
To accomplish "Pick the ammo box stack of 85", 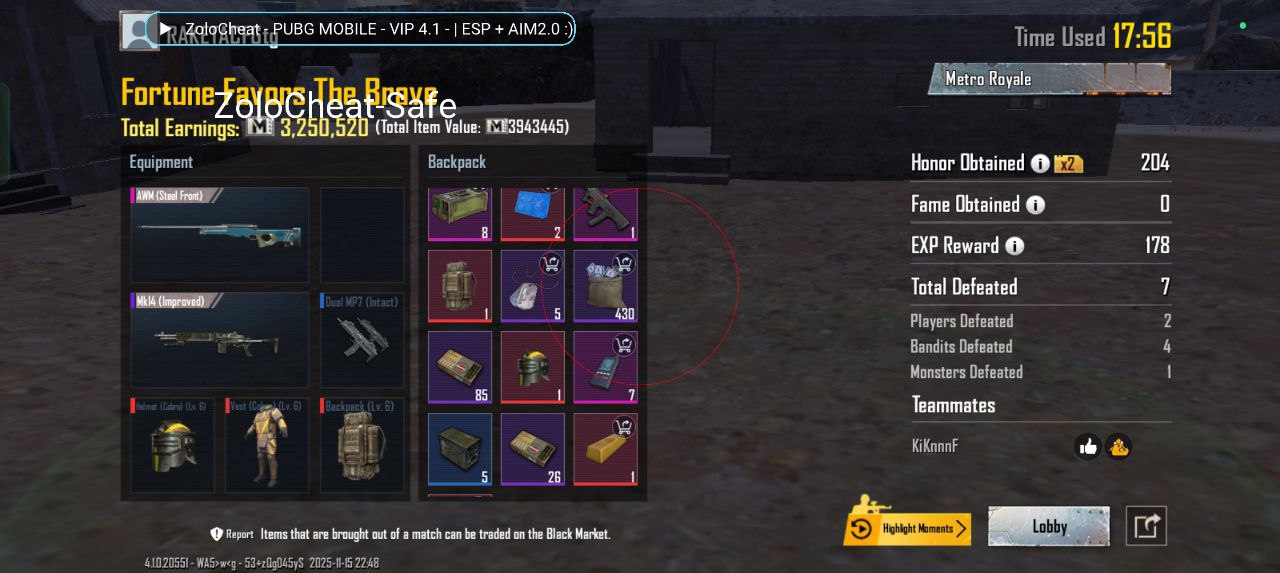I will pyautogui.click(x=460, y=367).
